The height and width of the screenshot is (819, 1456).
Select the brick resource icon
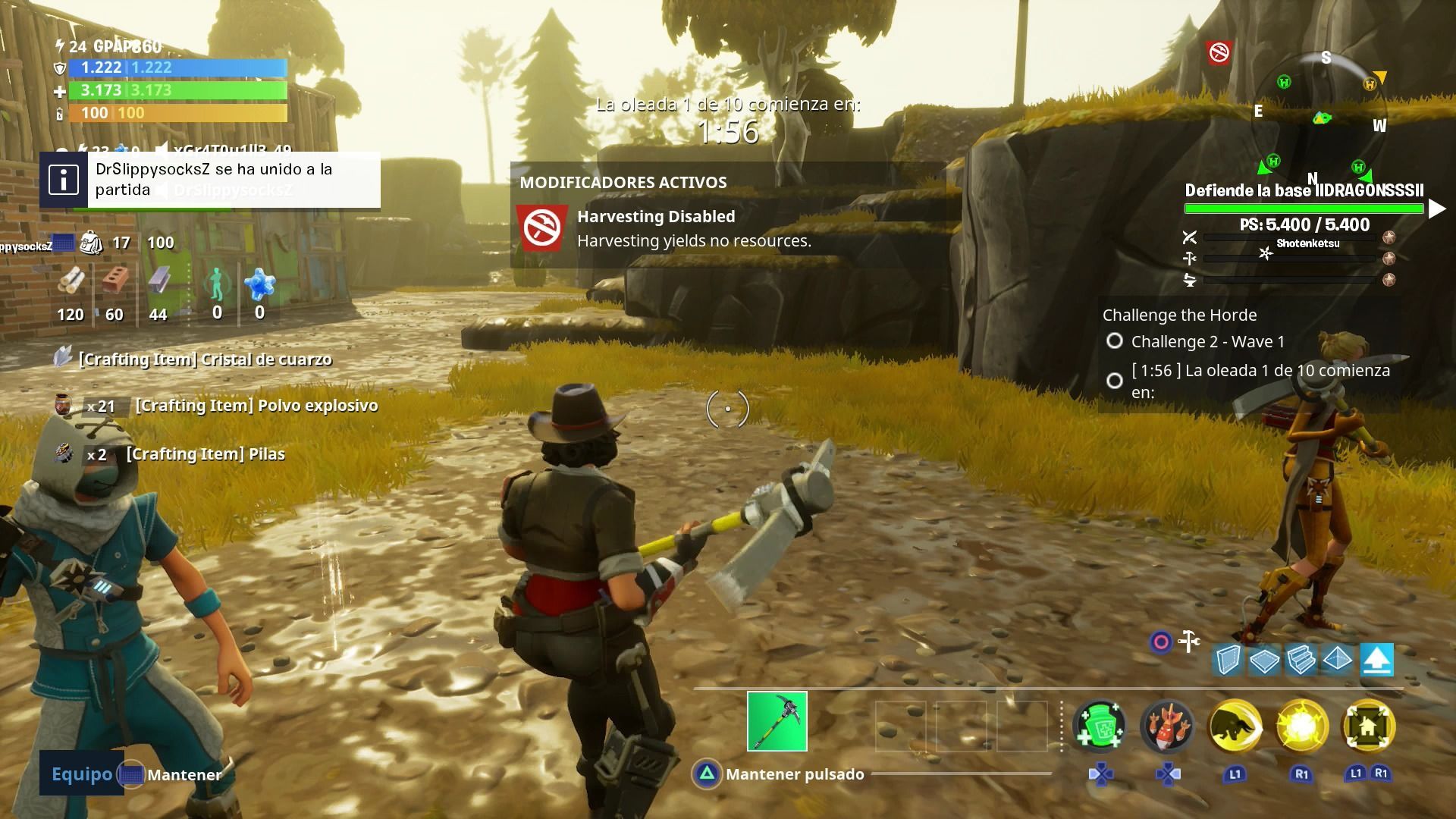(x=115, y=281)
